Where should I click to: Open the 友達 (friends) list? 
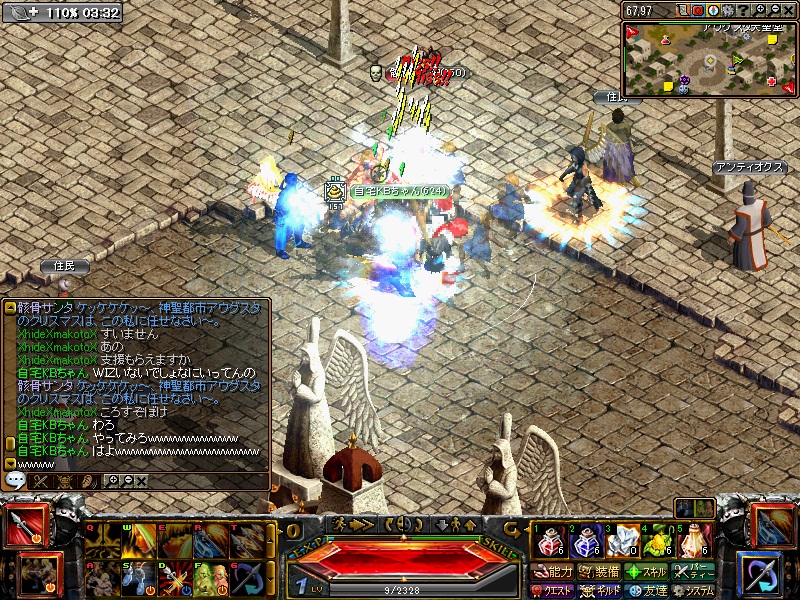645,590
